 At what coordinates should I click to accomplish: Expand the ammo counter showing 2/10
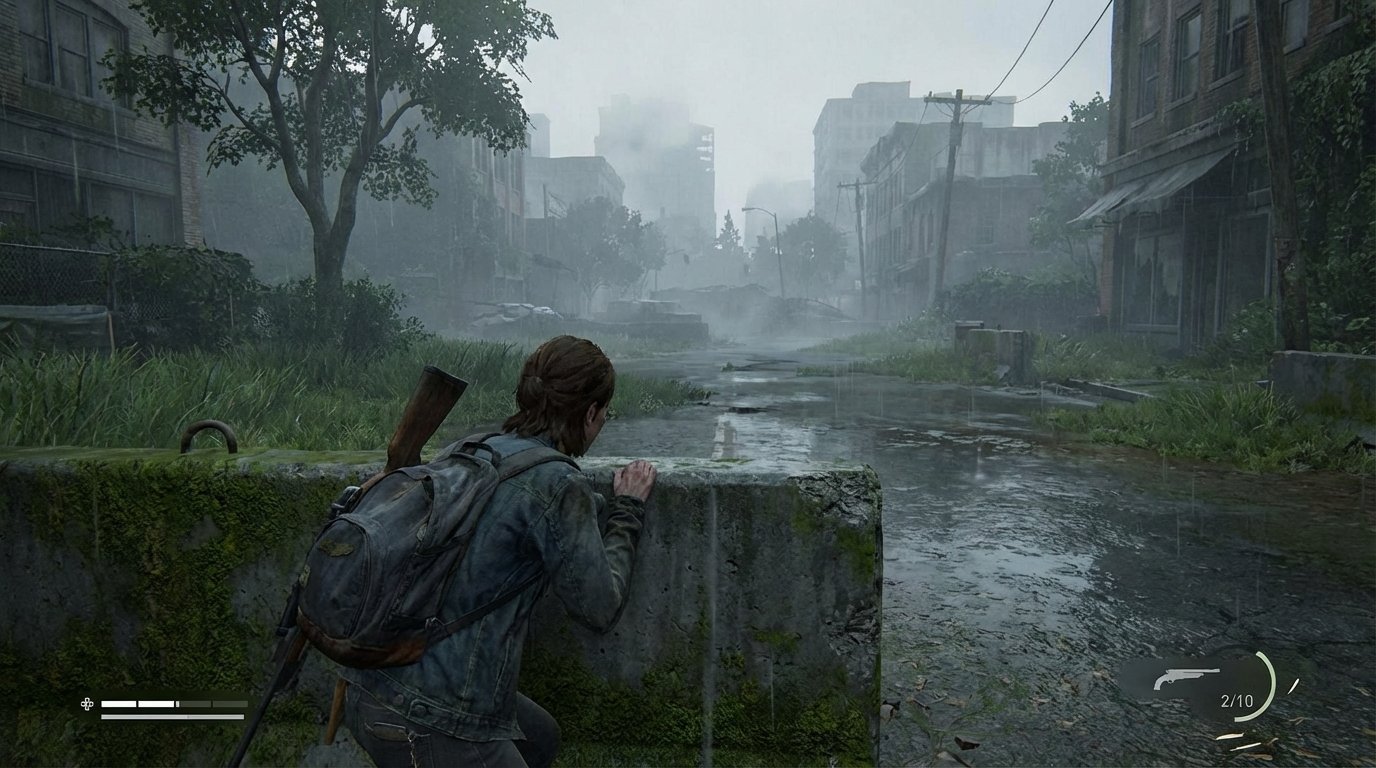pyautogui.click(x=1237, y=701)
